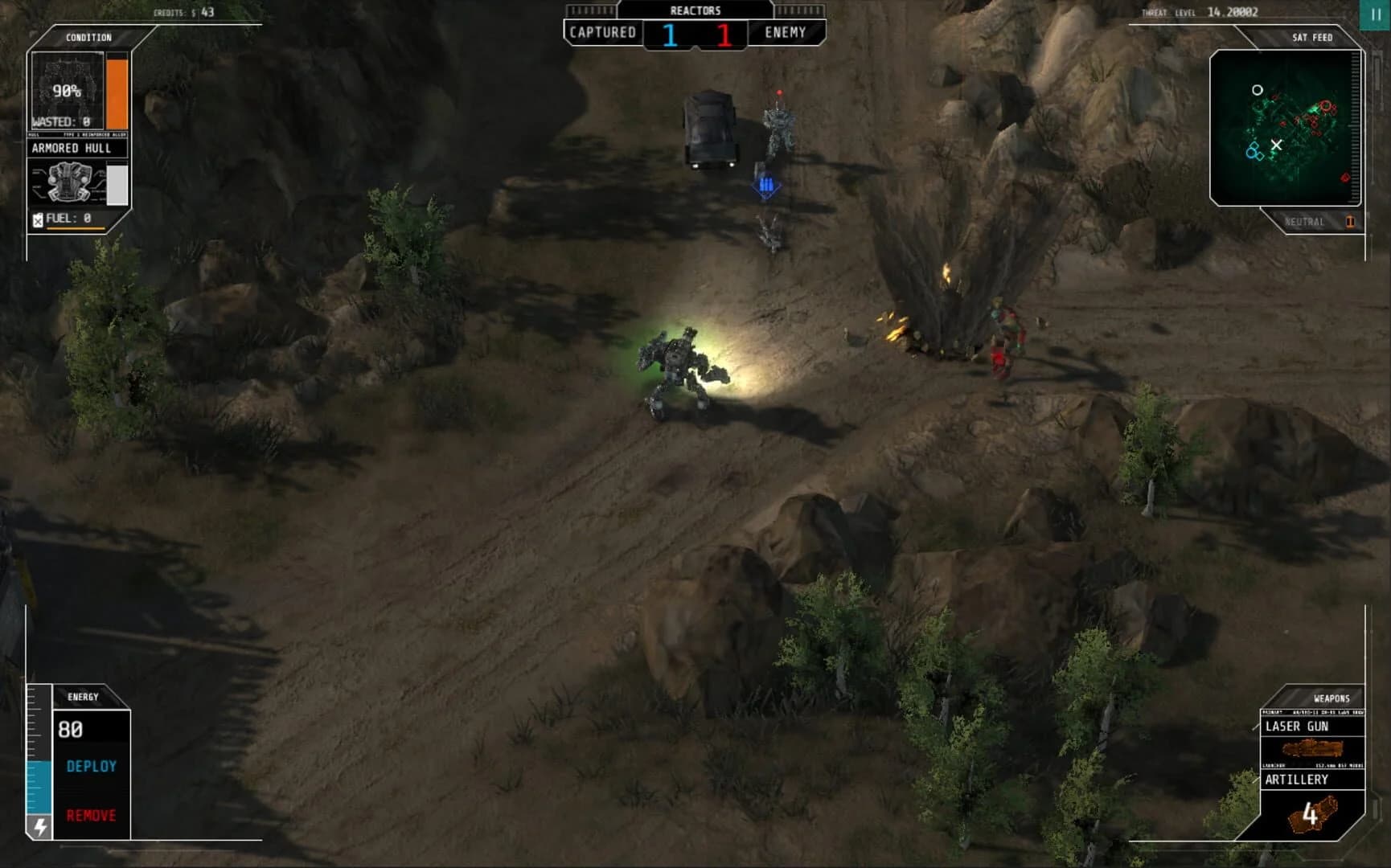Open the Sat Feed minimap display
Image resolution: width=1391 pixels, height=868 pixels.
point(1284,129)
